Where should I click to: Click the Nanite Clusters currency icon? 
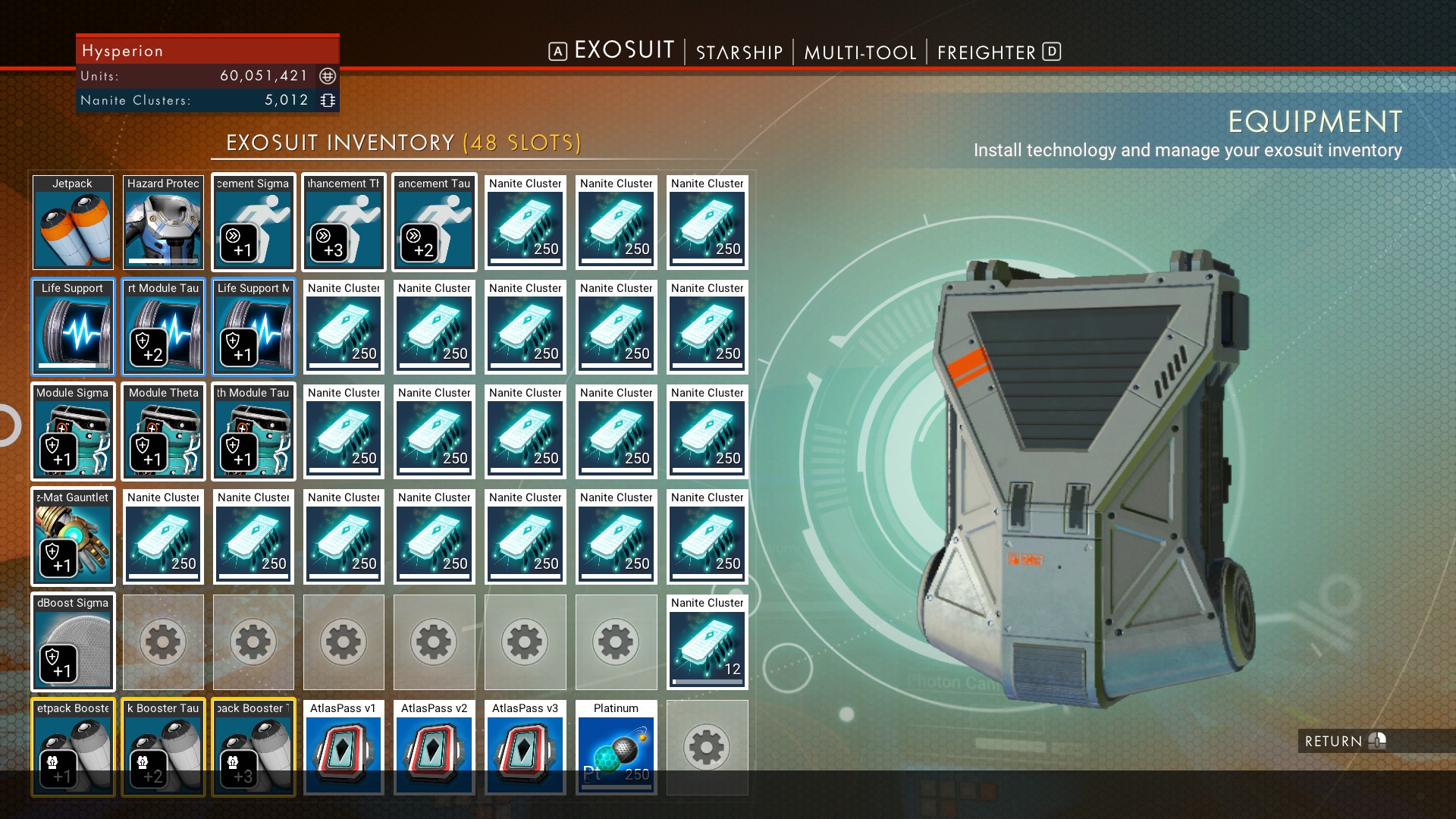[326, 99]
